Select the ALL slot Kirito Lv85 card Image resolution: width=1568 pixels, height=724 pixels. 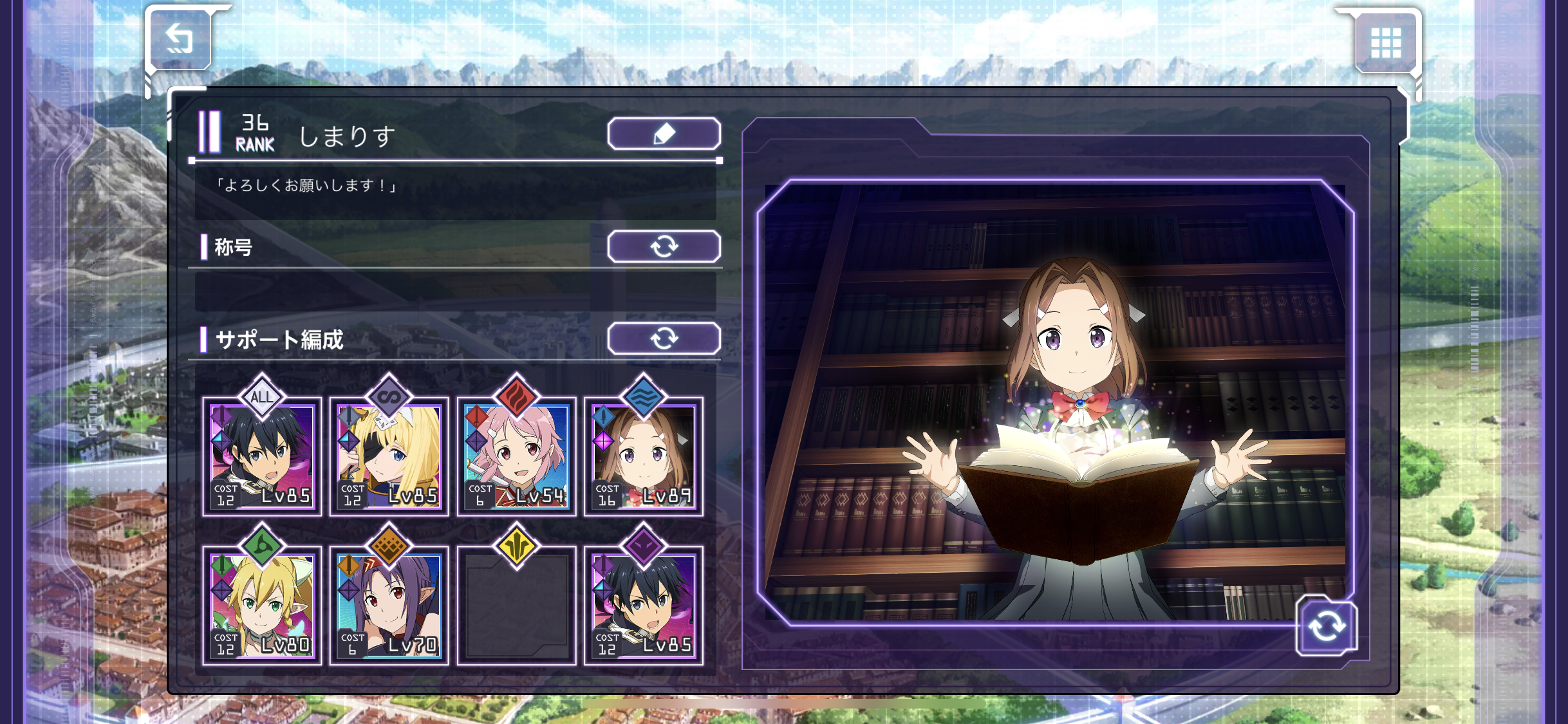point(262,457)
